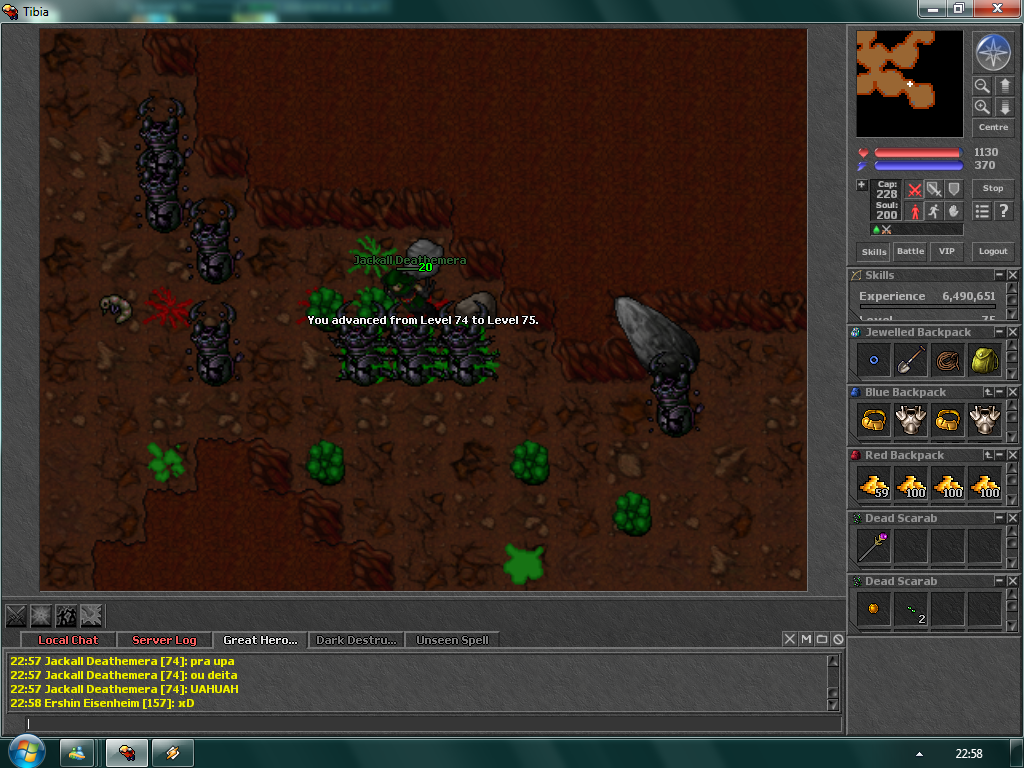Image resolution: width=1024 pixels, height=768 pixels.
Task: Select the shovel in the Jewelled Backpack
Action: 910,360
